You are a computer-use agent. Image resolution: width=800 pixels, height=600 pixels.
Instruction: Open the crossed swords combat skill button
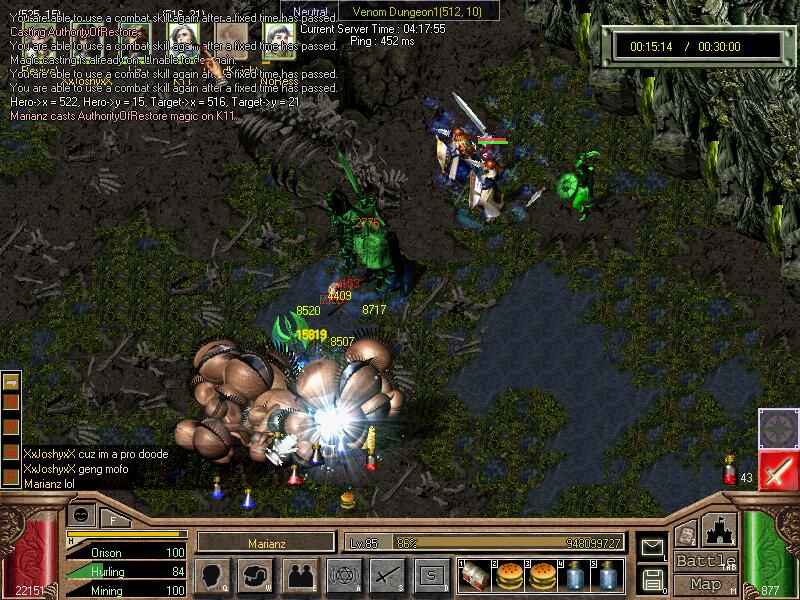(387, 575)
